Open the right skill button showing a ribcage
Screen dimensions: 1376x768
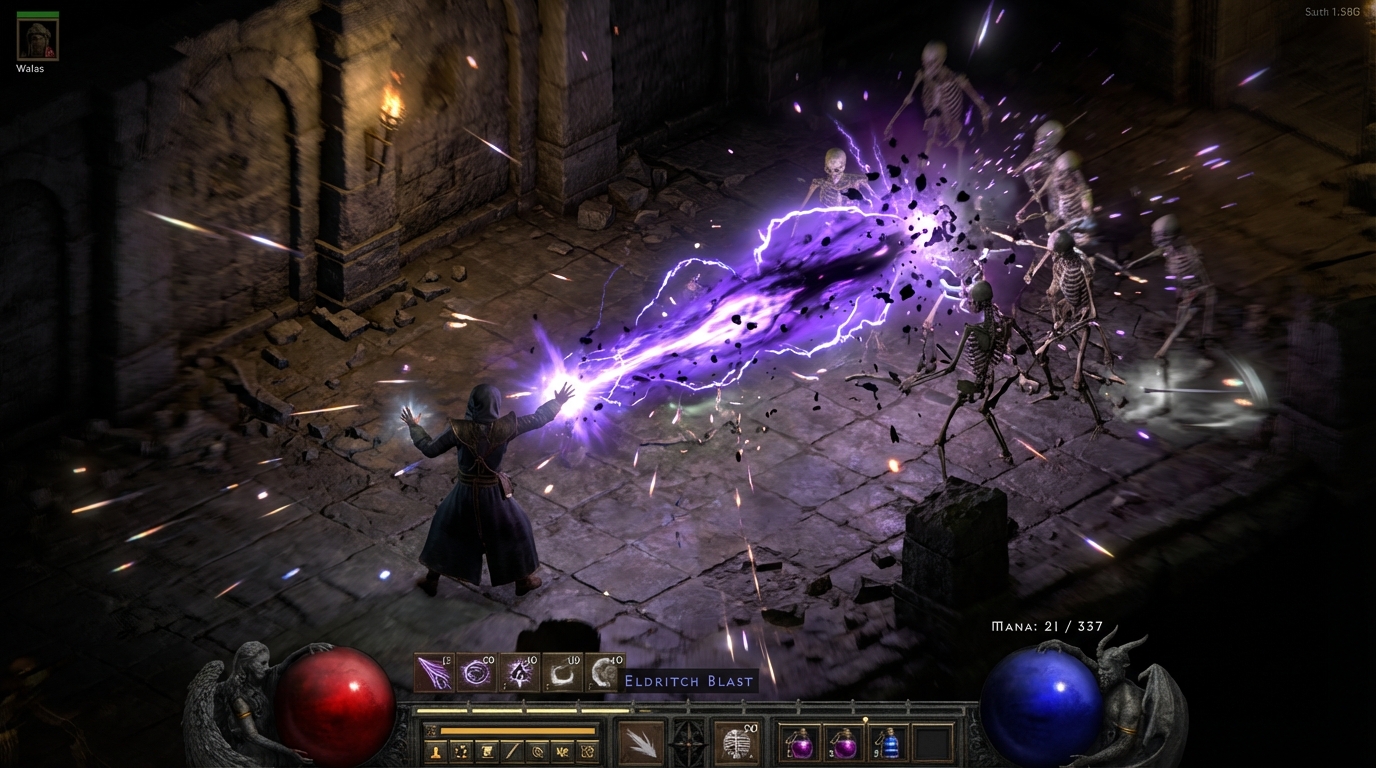(737, 743)
